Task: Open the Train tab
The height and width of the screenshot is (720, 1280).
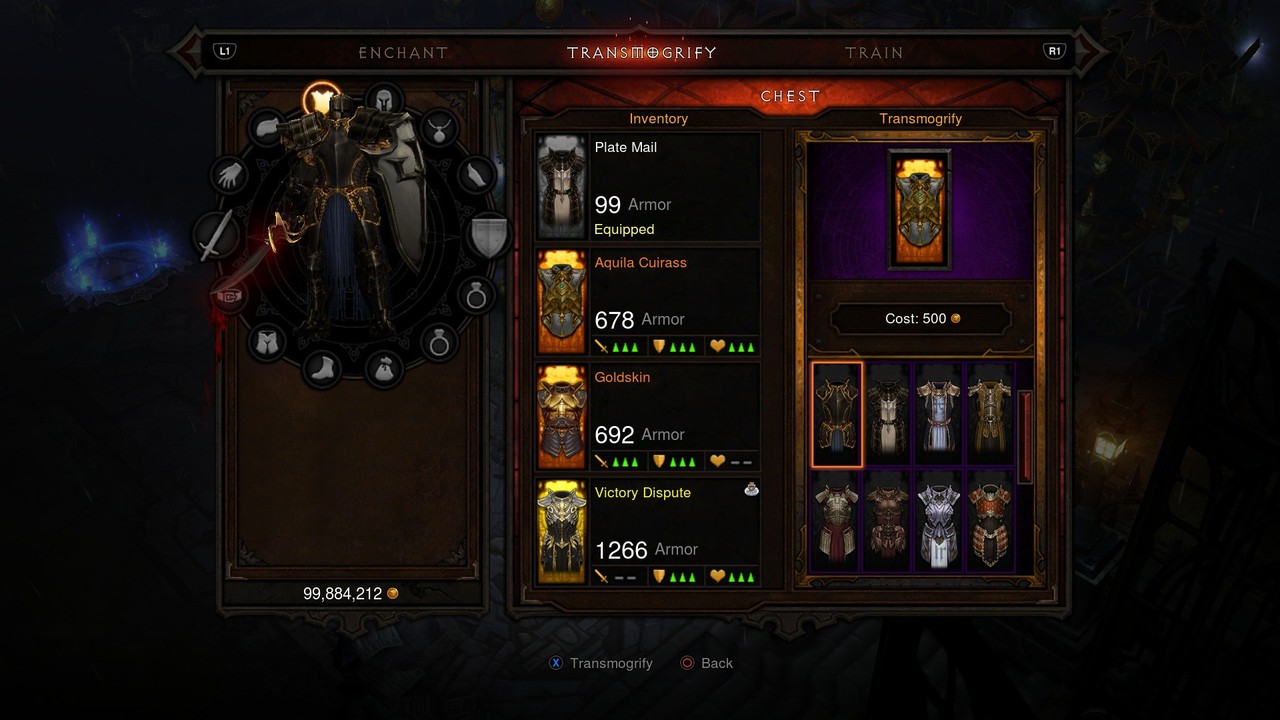Action: tap(875, 52)
